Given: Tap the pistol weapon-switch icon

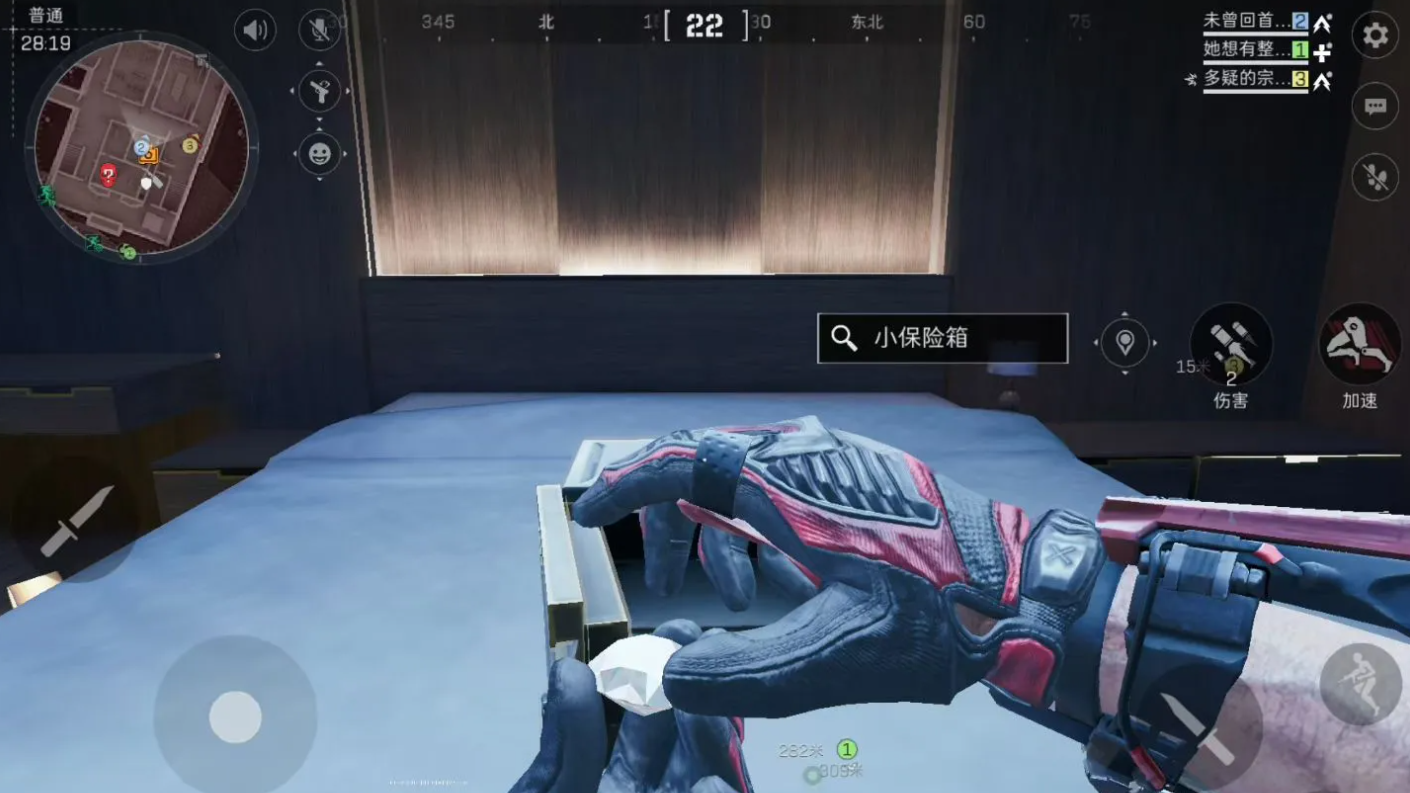Looking at the screenshot, I should click(319, 91).
